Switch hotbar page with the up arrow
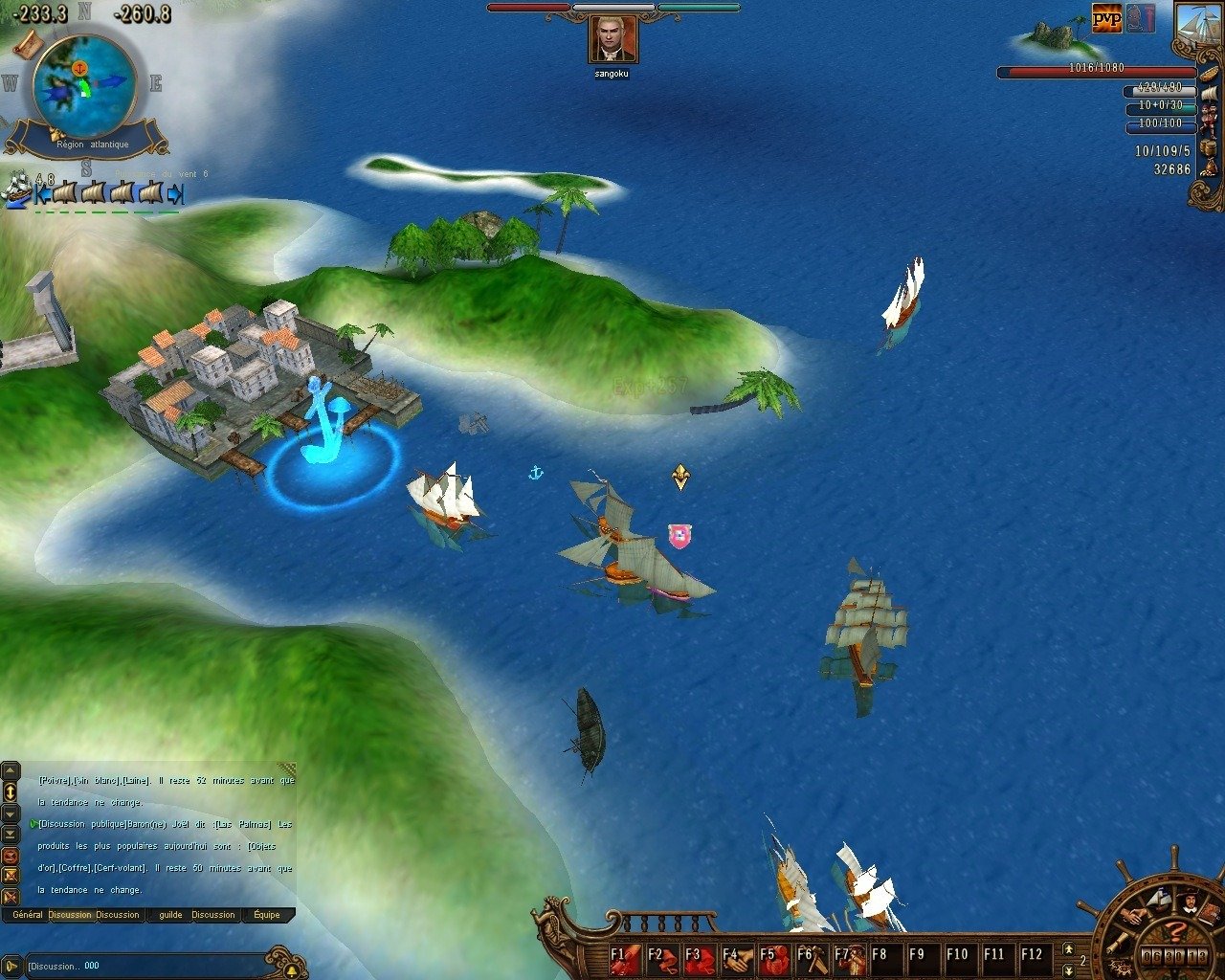Screen dimensions: 1225x980 1068,947
